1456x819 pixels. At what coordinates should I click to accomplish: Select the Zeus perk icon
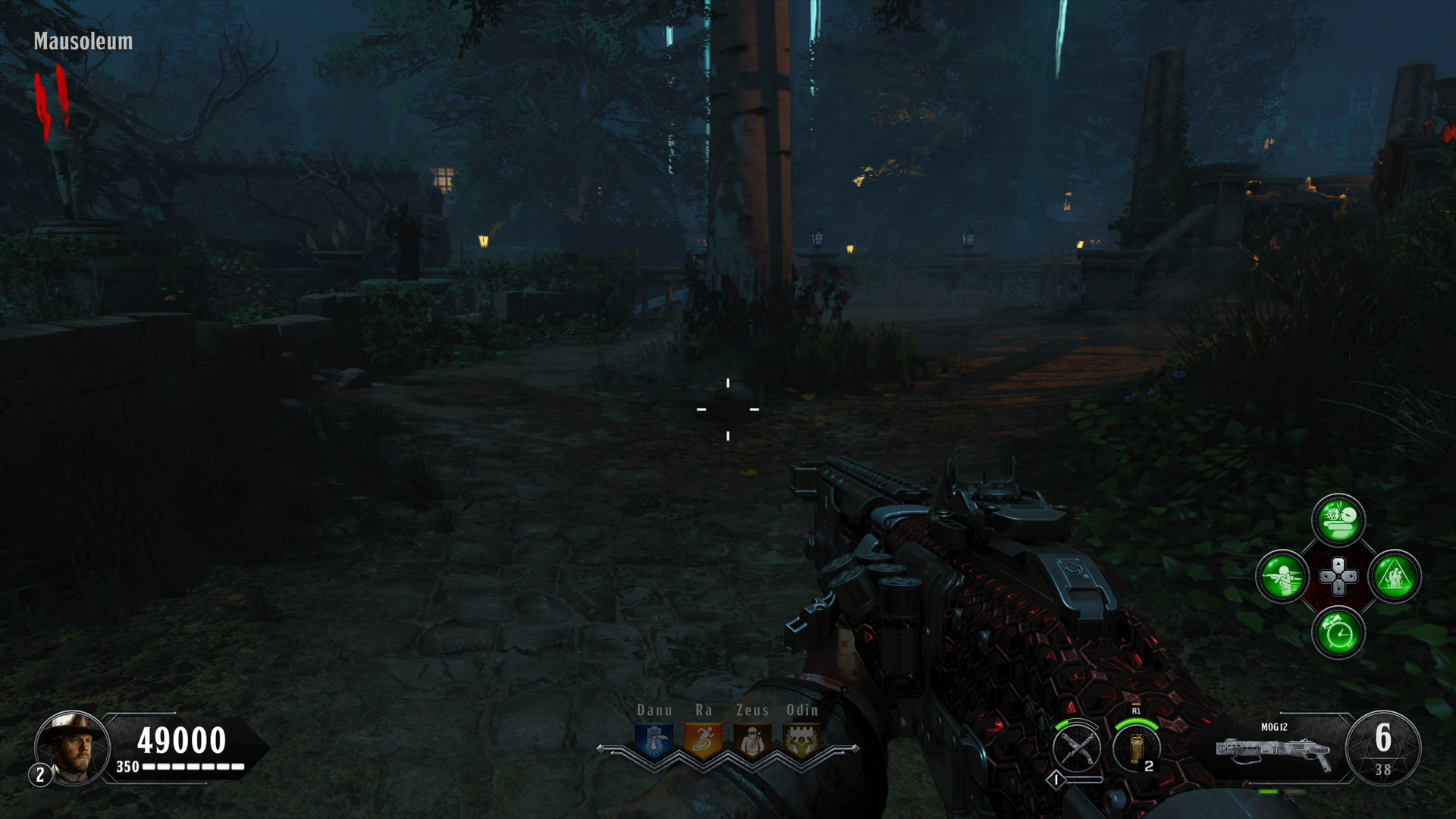tap(752, 741)
